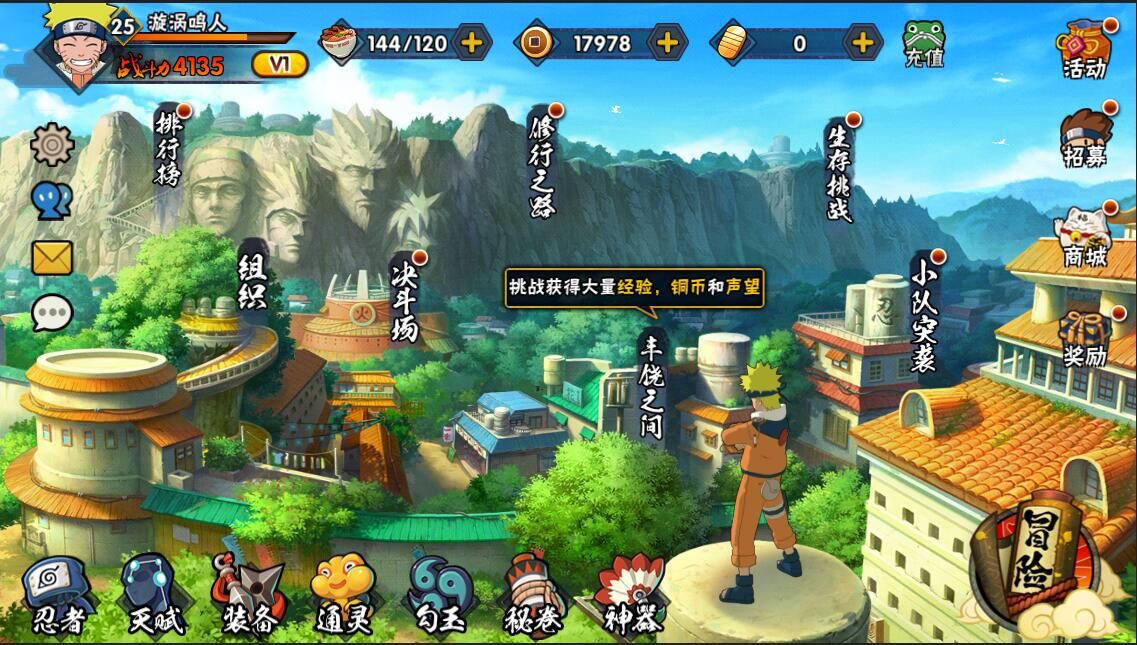Open the 通灵 summoning menu
Screen dimensions: 1137x645
[342, 595]
